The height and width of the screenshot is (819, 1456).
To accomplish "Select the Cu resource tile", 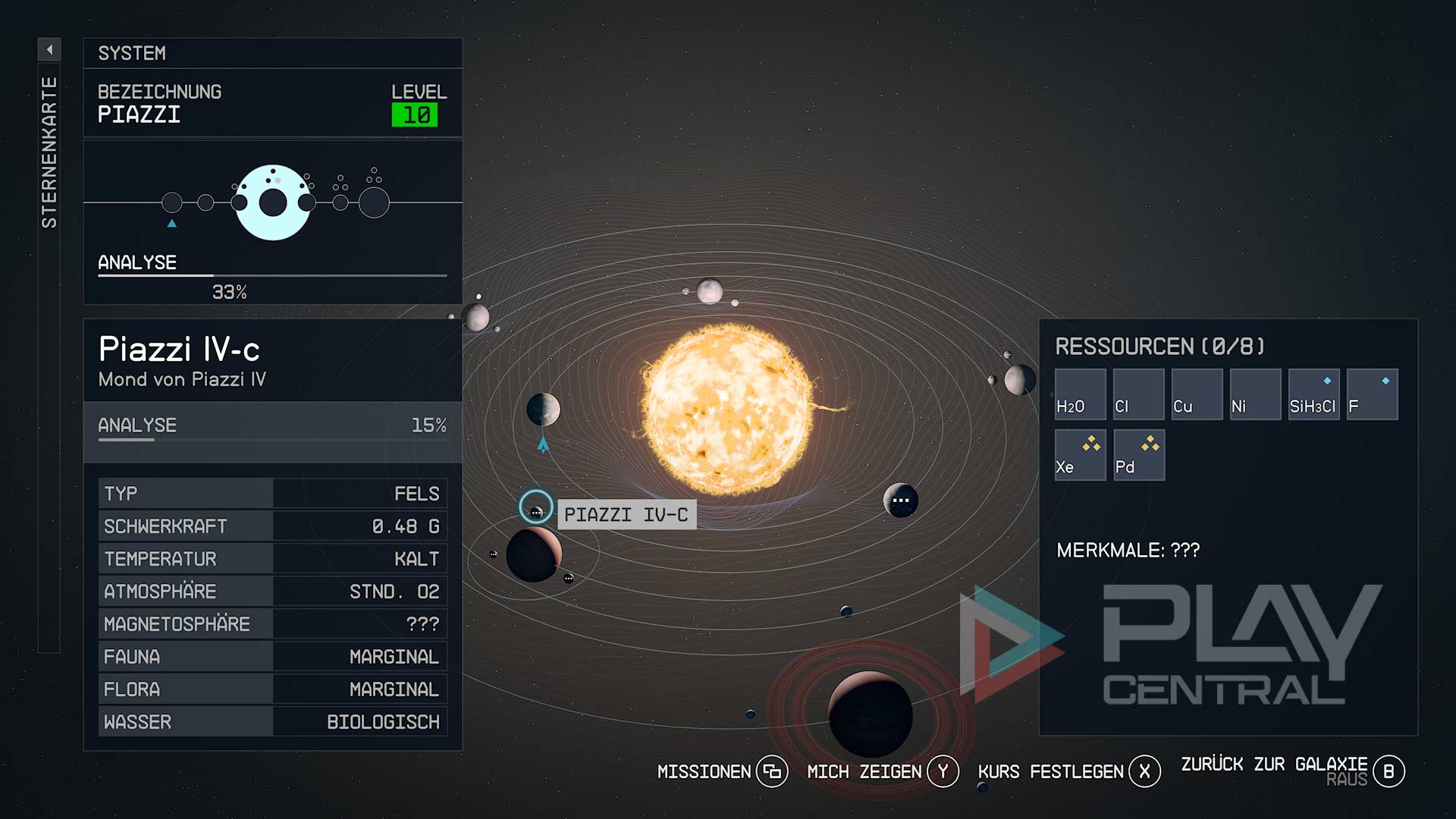I will (1197, 394).
